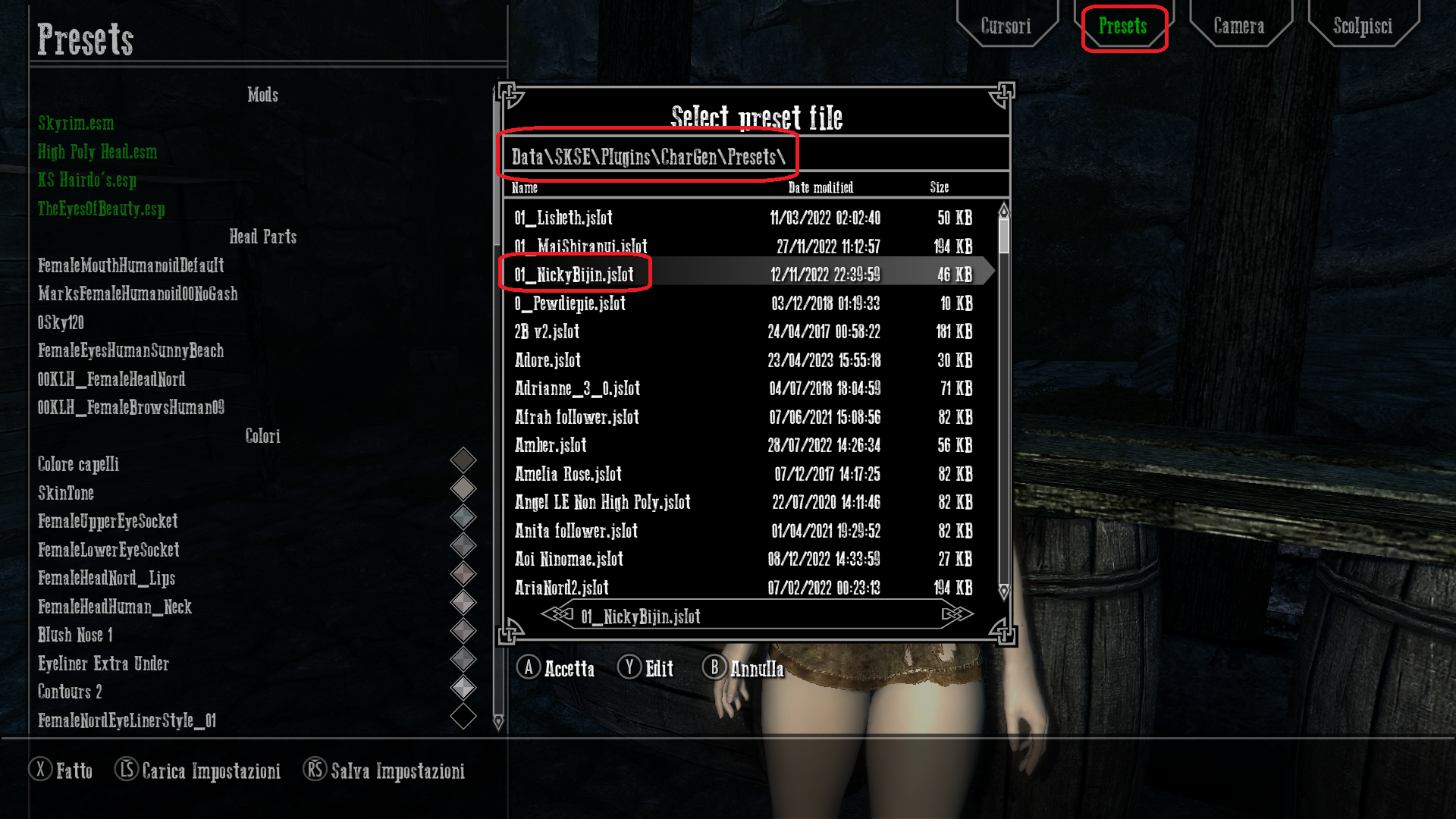
Task: Sort presets by the Size column
Action: 940,187
